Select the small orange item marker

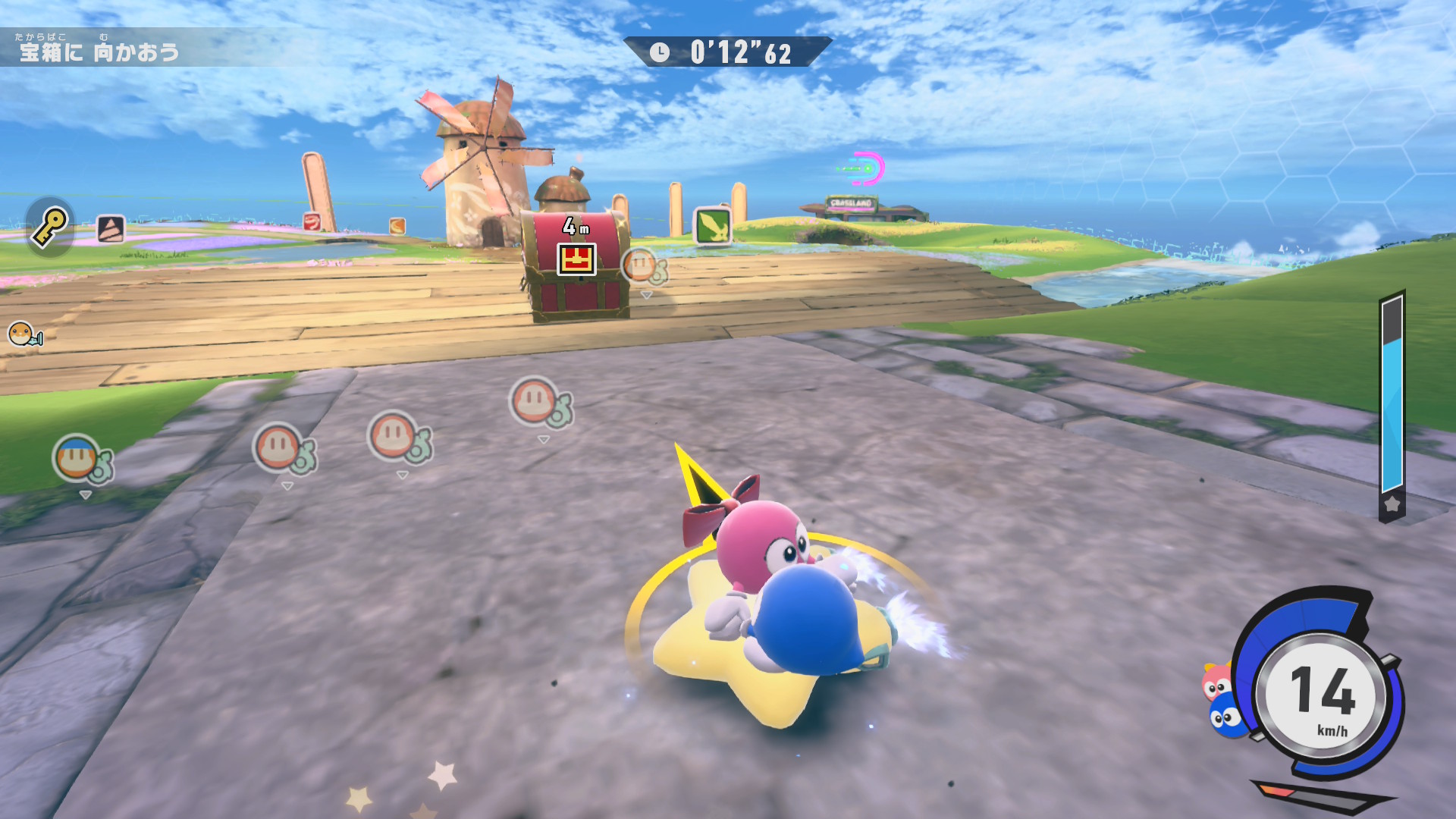[x=397, y=226]
